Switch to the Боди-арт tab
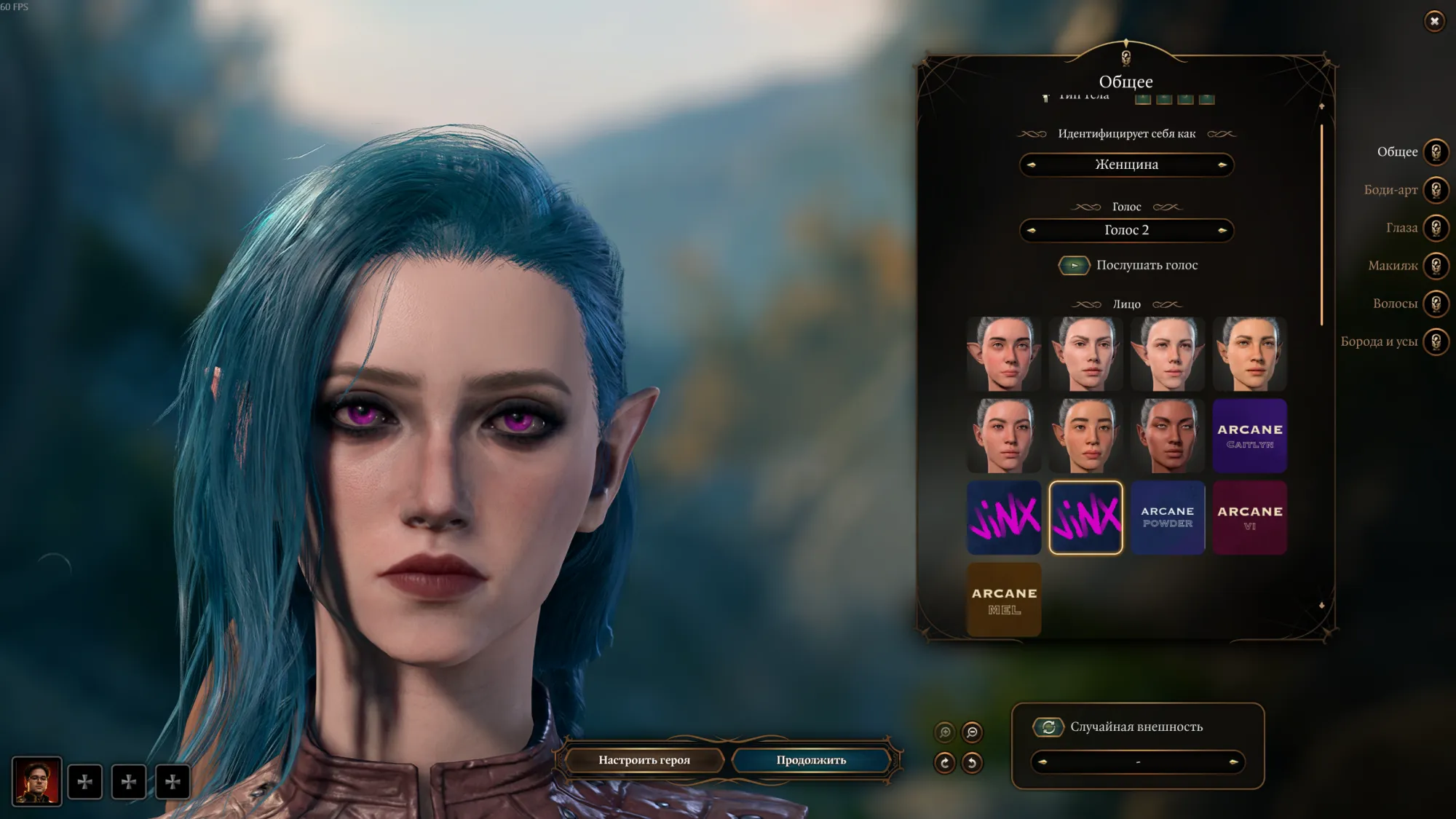The width and height of the screenshot is (1456, 819). (1436, 190)
